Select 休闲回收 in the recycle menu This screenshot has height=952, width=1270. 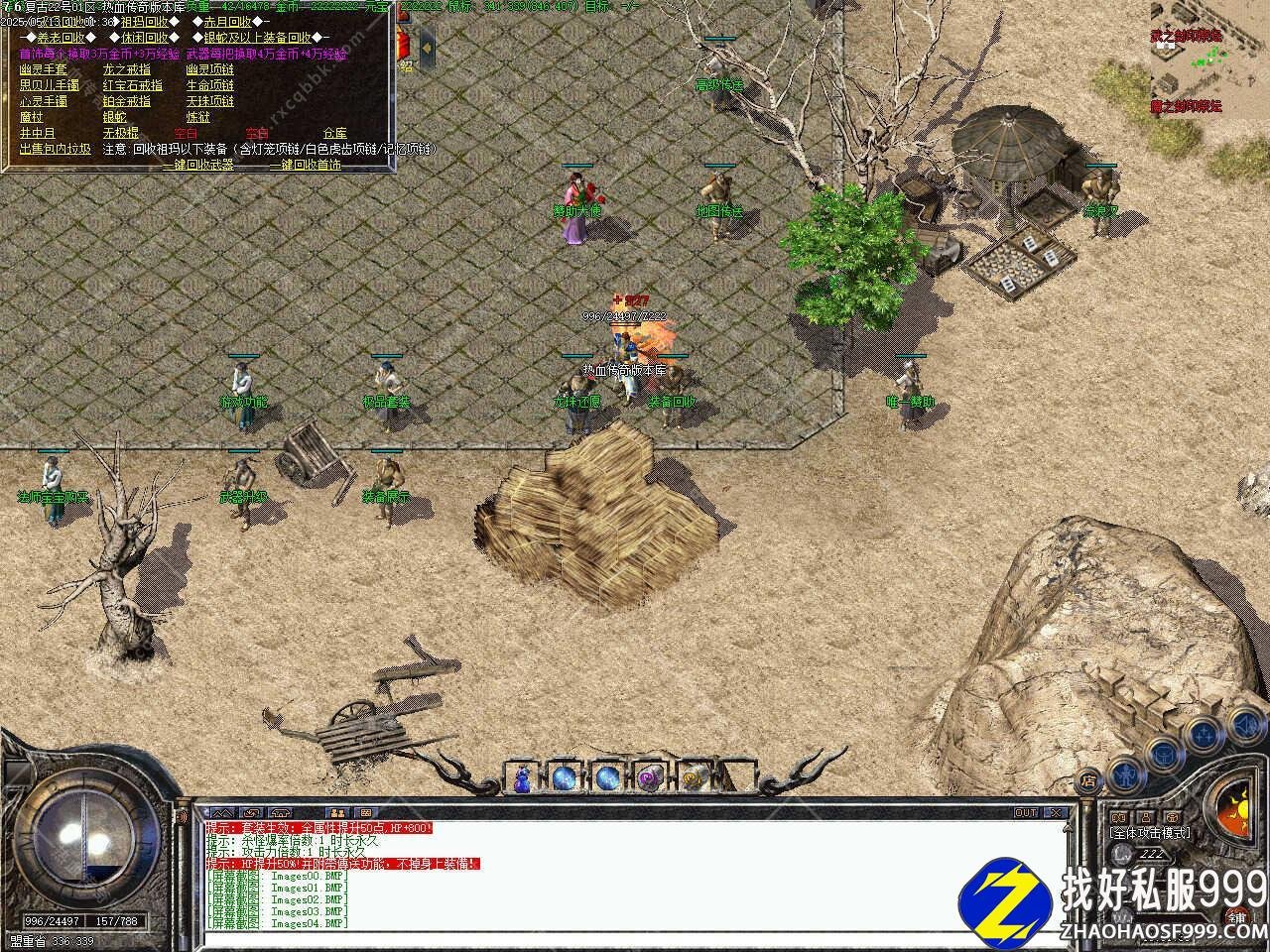(144, 38)
